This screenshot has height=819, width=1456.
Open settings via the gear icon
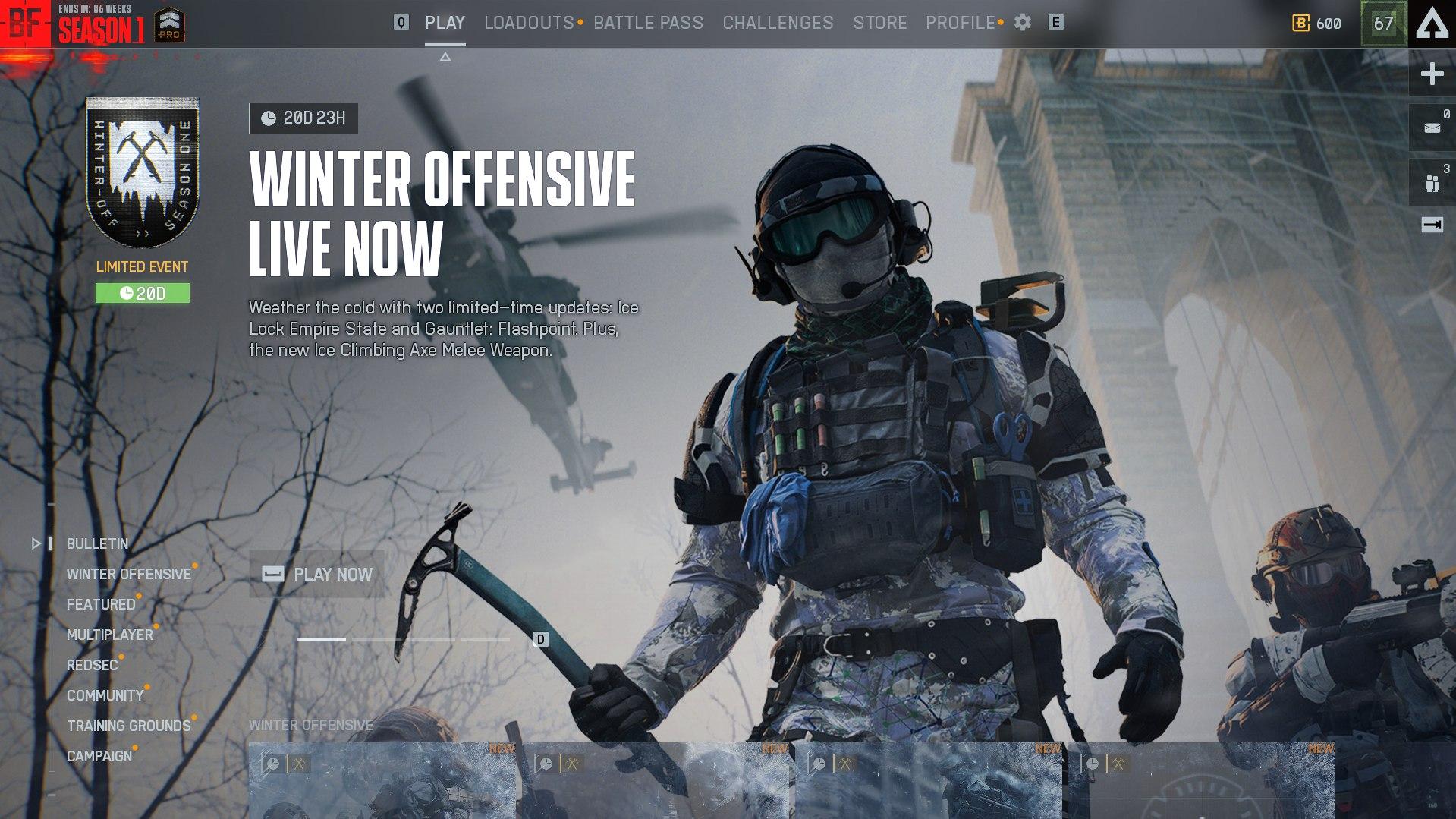[1023, 23]
